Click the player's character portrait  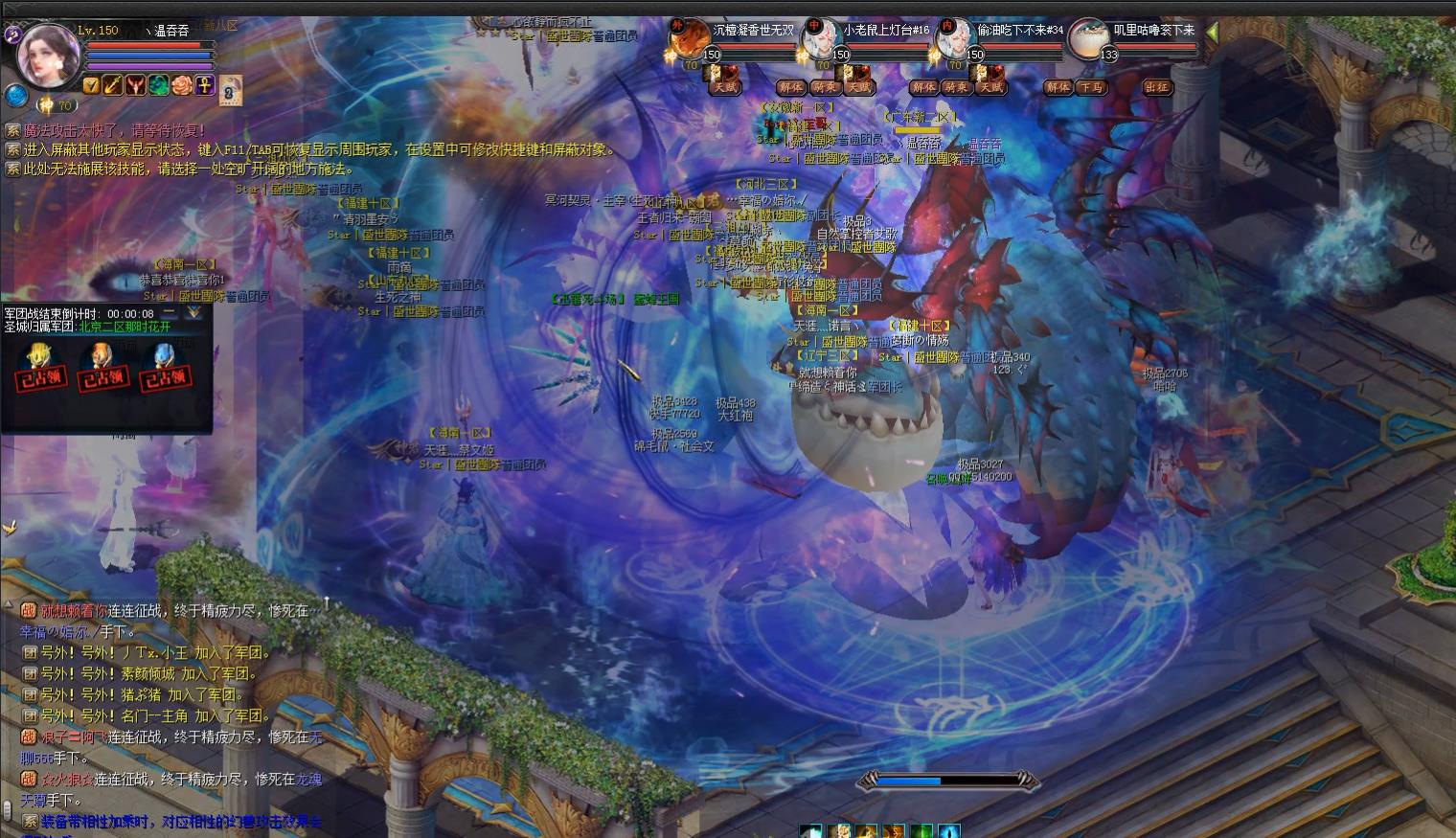coord(50,53)
